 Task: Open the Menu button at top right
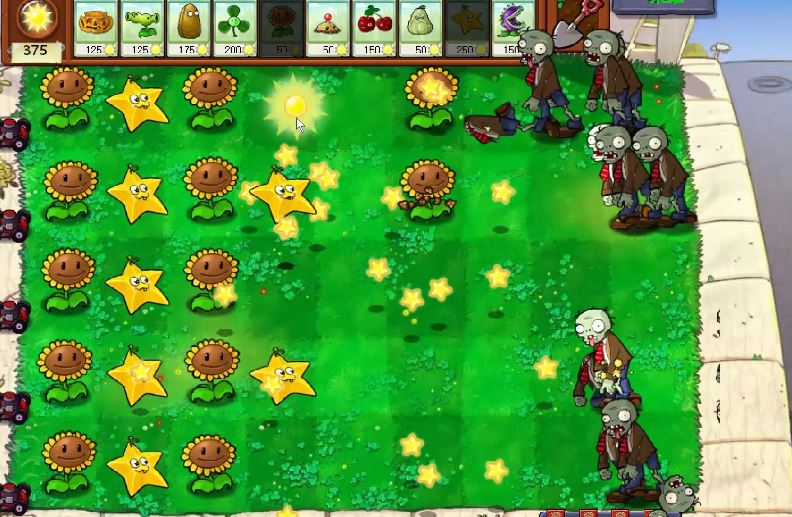[655, 5]
